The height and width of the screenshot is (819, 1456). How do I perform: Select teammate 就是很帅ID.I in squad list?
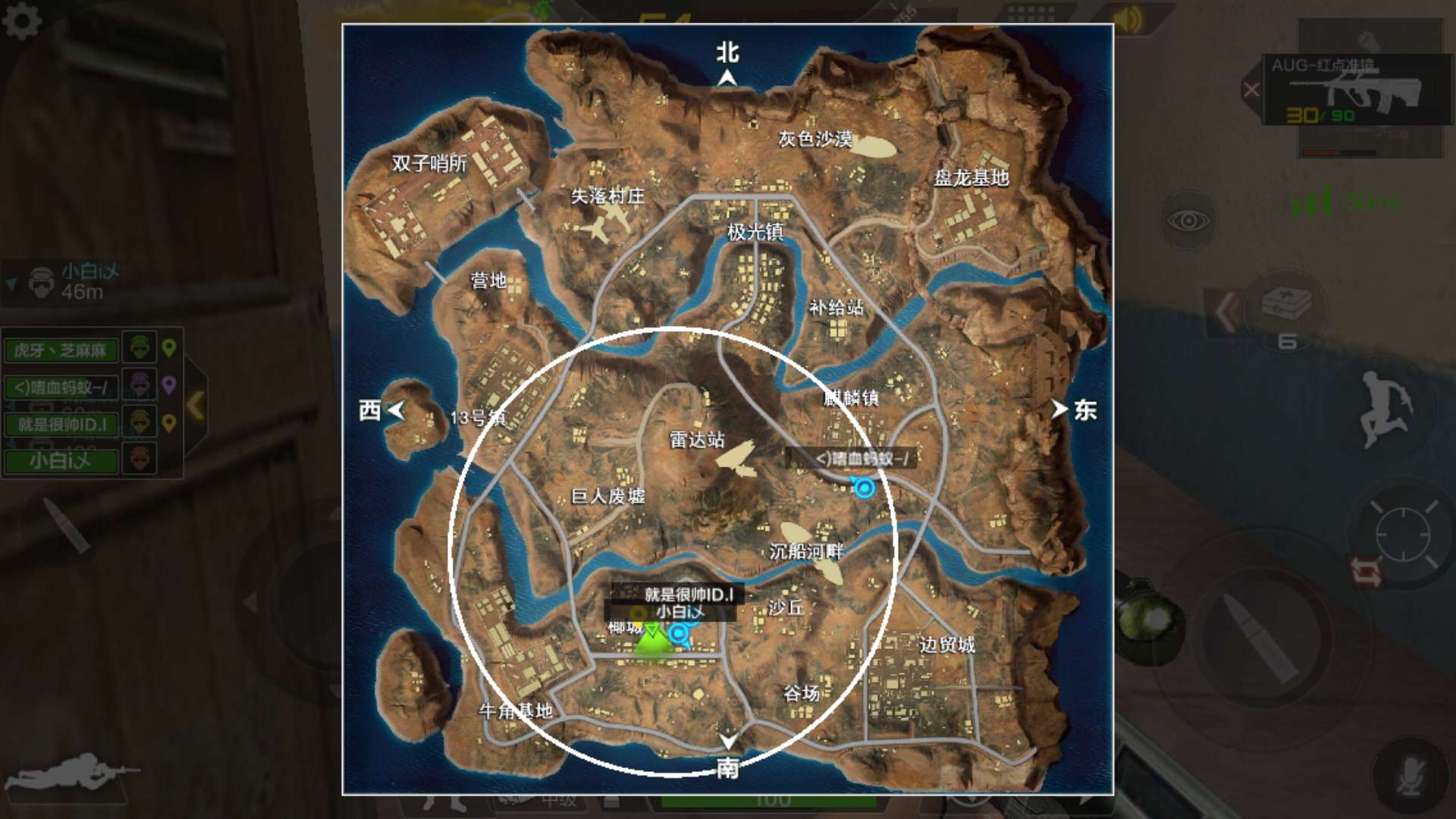[61, 424]
